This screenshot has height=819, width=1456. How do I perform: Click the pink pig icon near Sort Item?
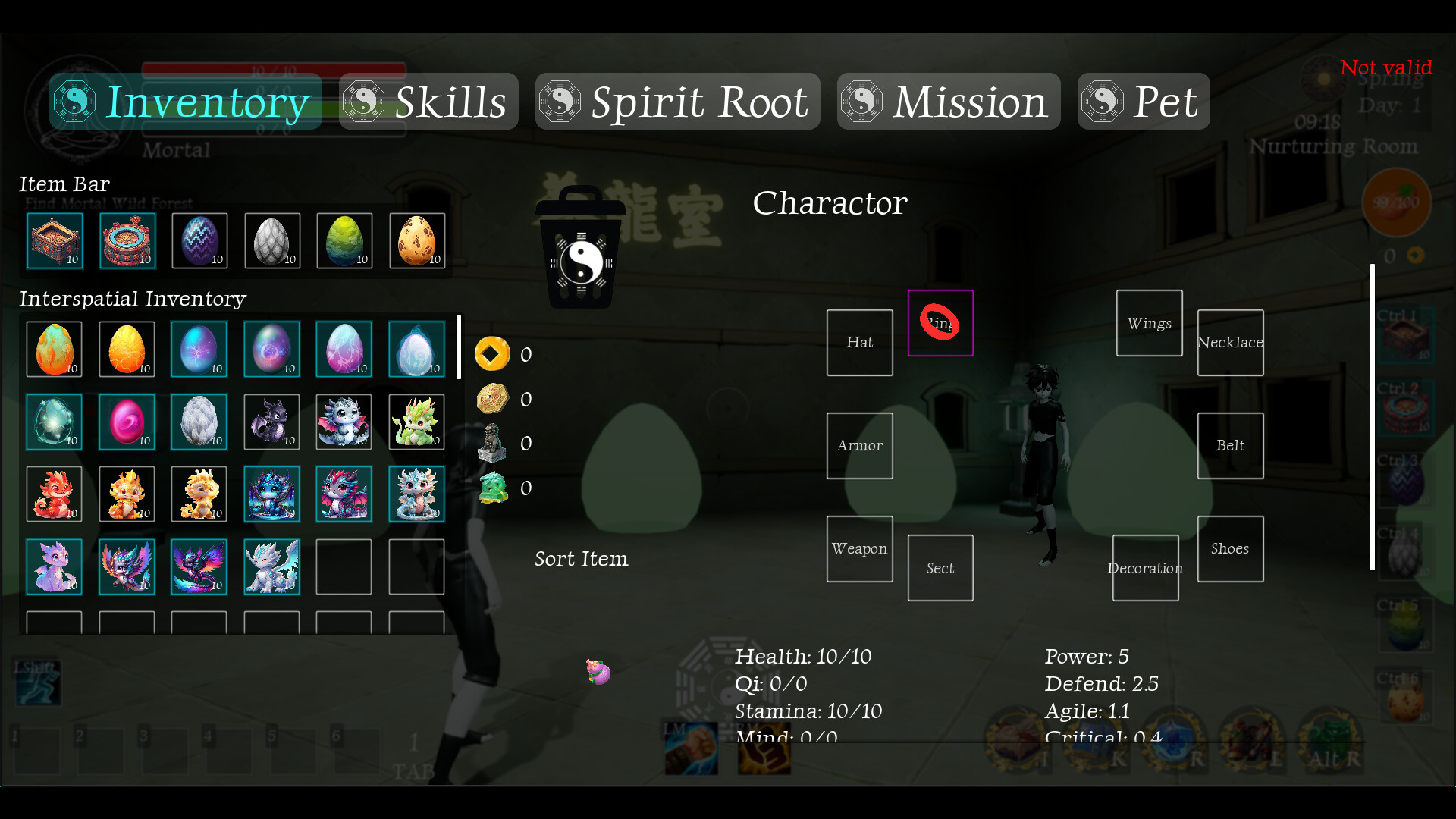(598, 670)
